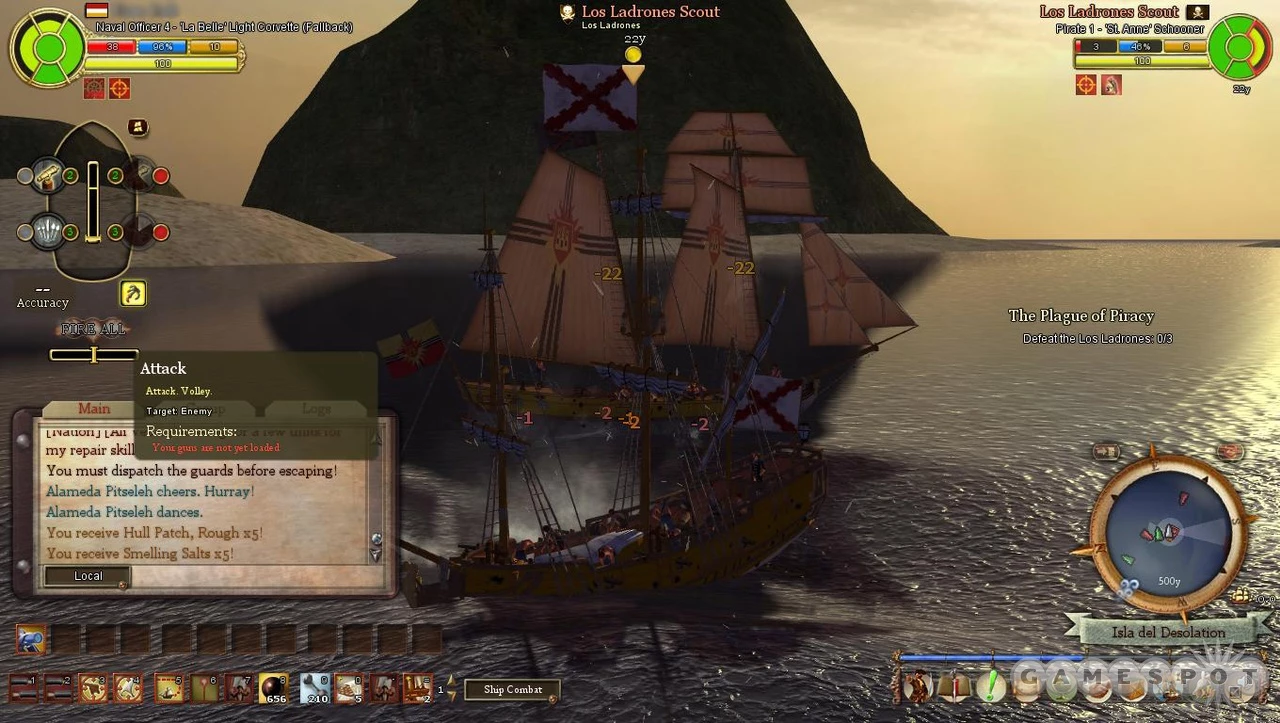Screen dimensions: 1280x723
Task: Adjust the slider beneath Fire All
Action: pyautogui.click(x=93, y=354)
